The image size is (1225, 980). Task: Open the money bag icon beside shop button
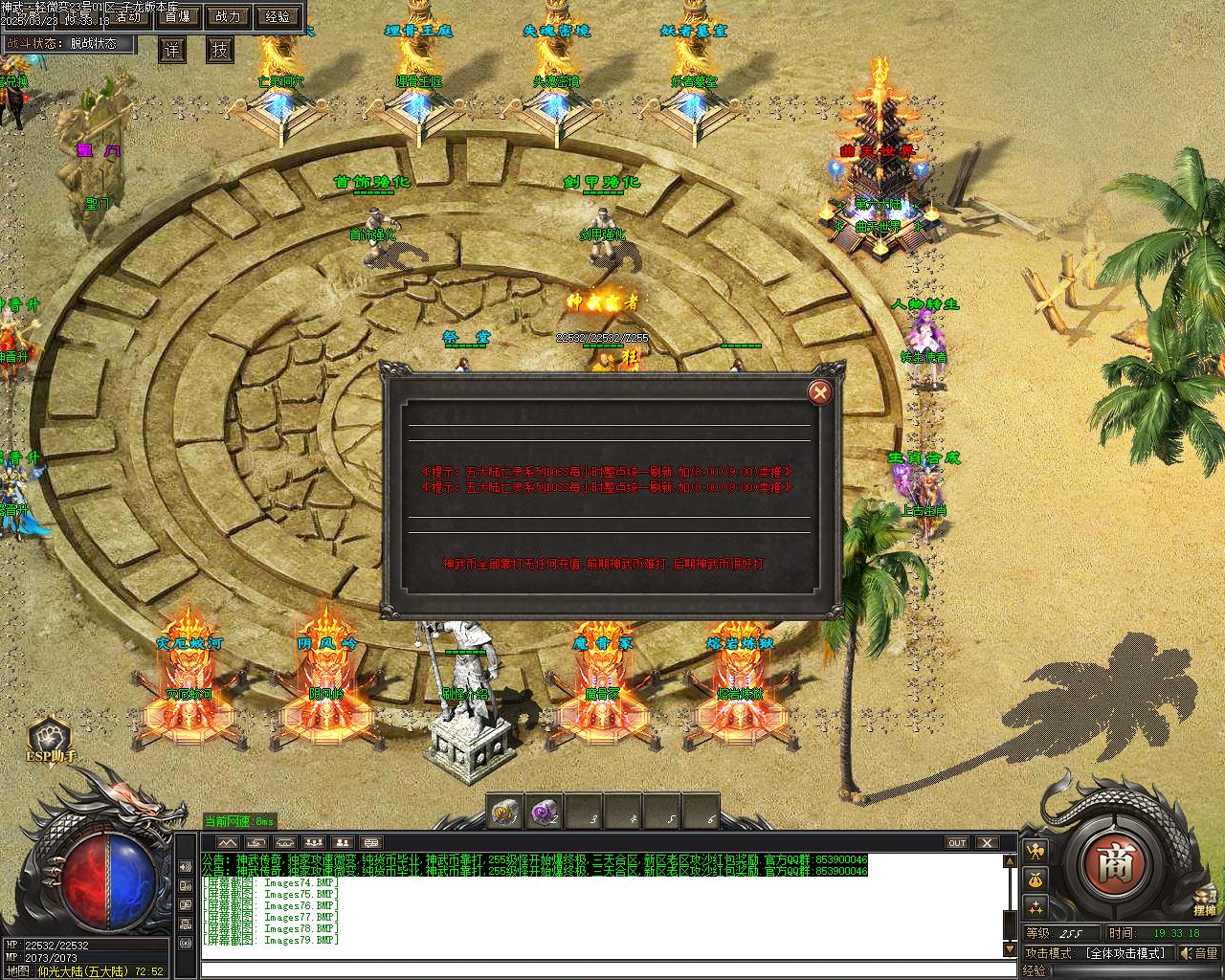[1036, 880]
